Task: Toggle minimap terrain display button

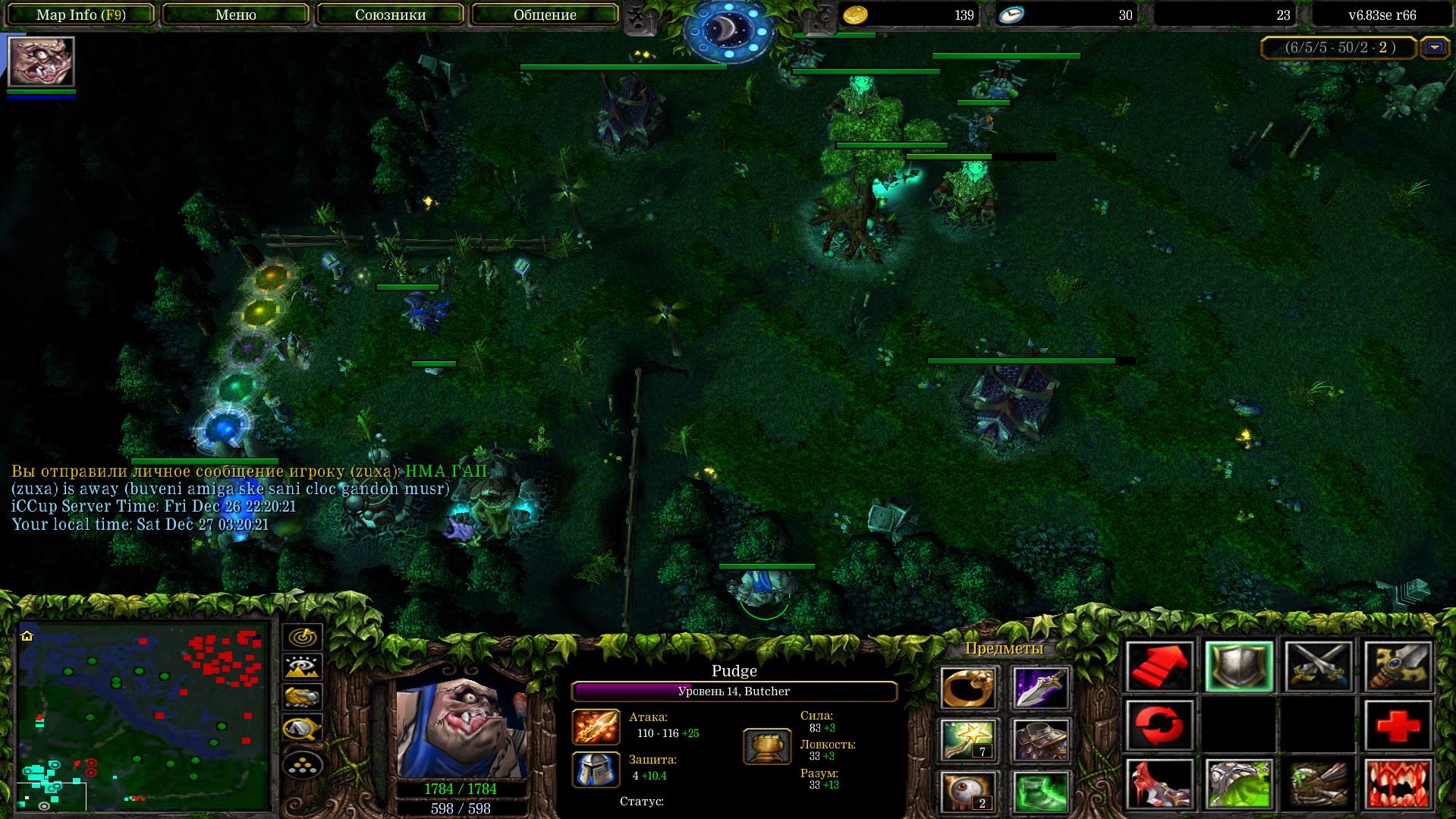Action: (x=302, y=667)
